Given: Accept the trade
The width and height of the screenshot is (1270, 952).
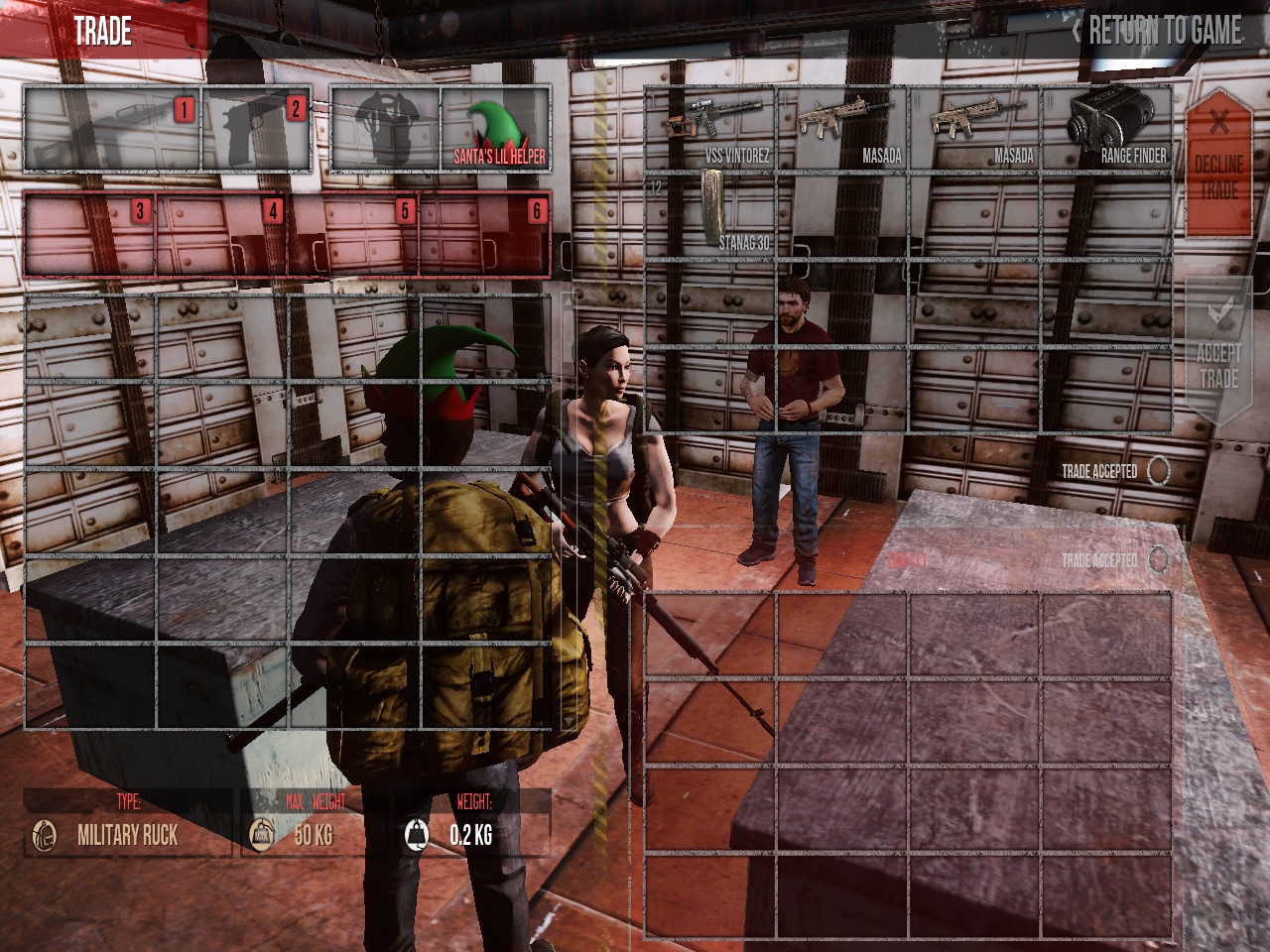Looking at the screenshot, I should coord(1218,352).
